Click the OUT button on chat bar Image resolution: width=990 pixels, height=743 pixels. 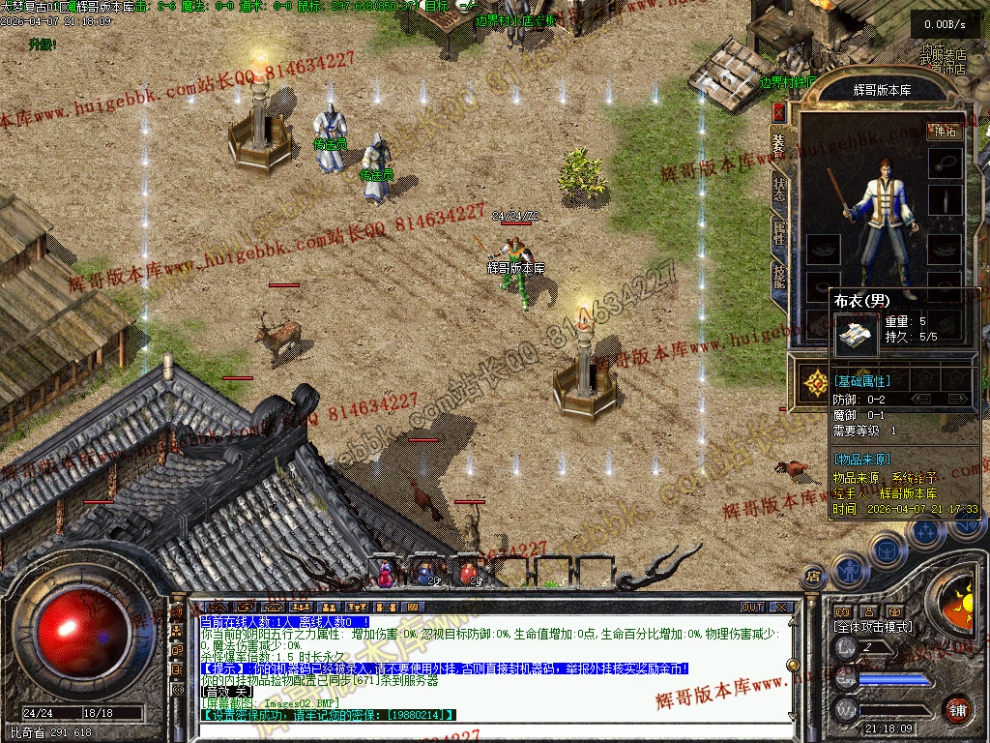click(x=752, y=607)
